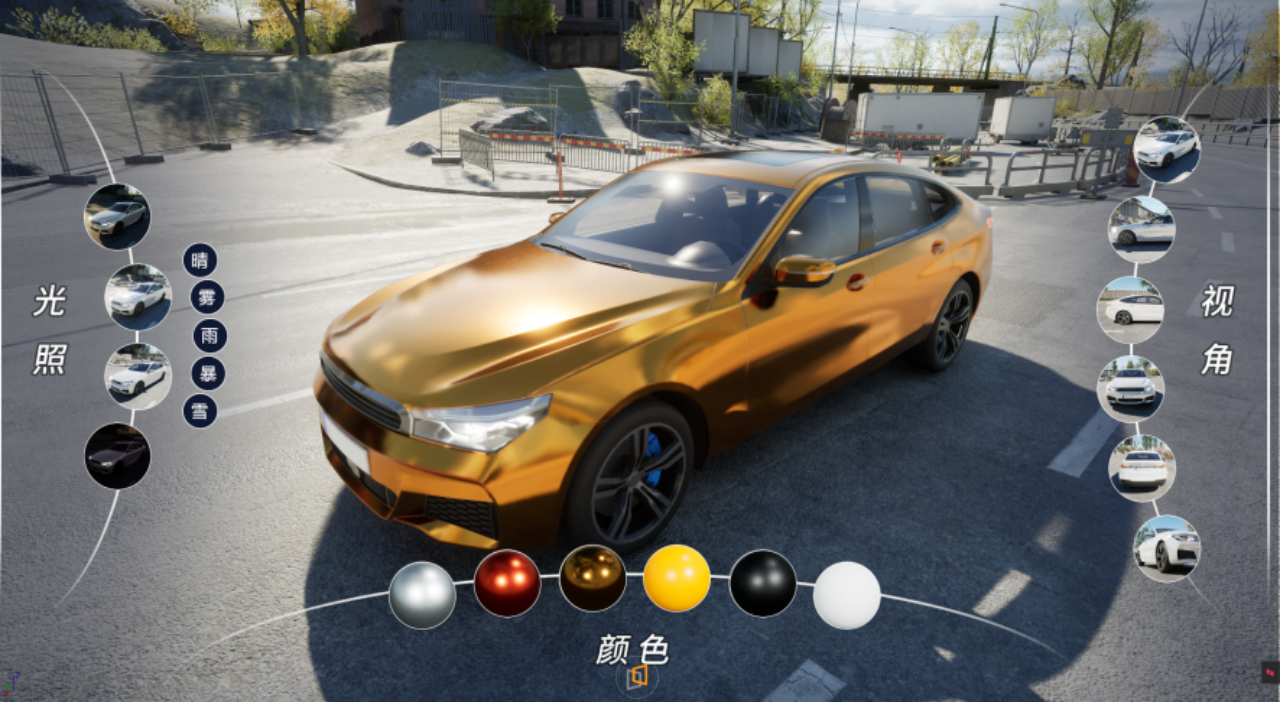Activate the 暴 storm weather button
This screenshot has height=702, width=1280.
point(208,373)
